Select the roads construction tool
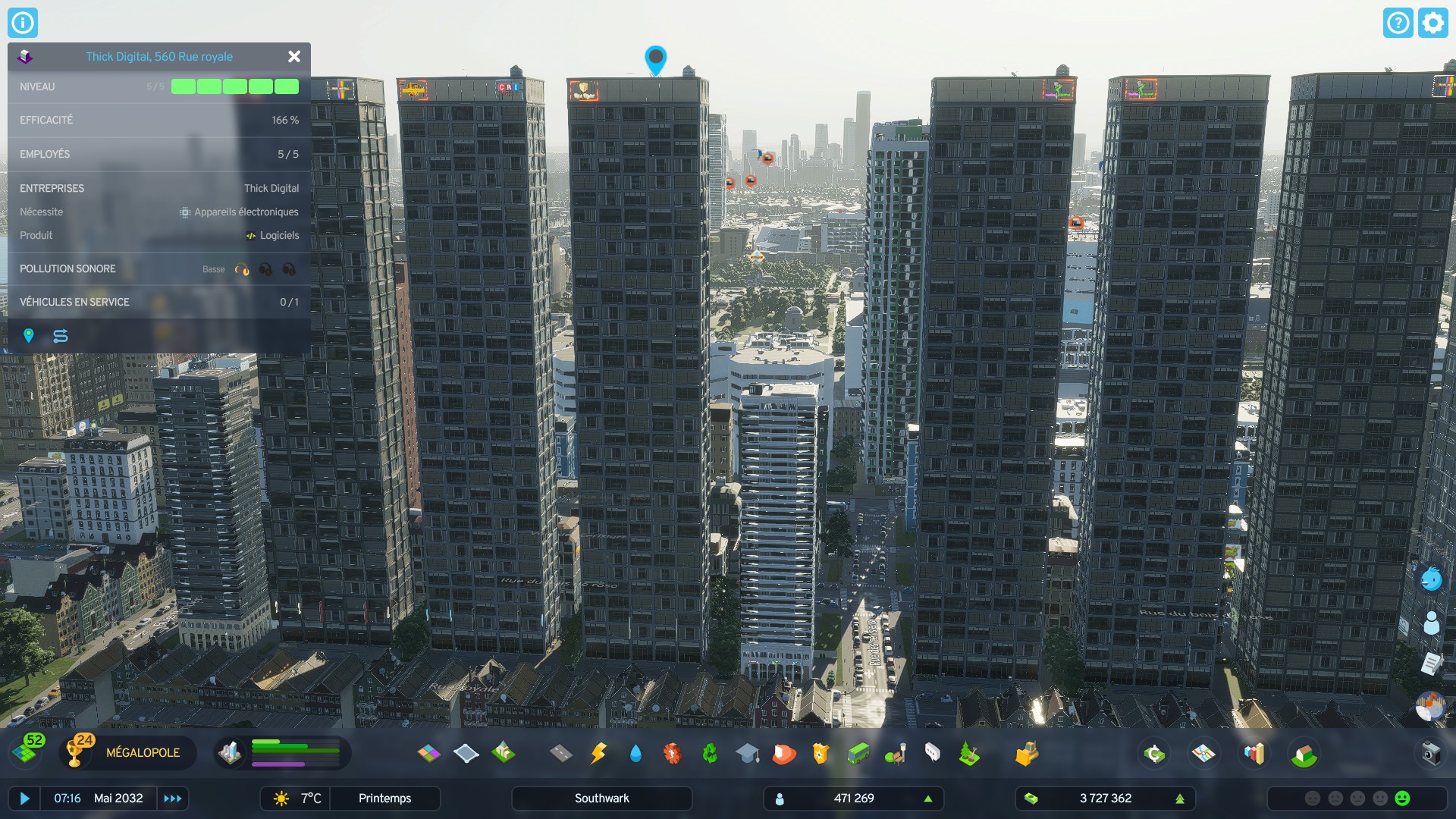Image resolution: width=1456 pixels, height=819 pixels. coord(559,753)
